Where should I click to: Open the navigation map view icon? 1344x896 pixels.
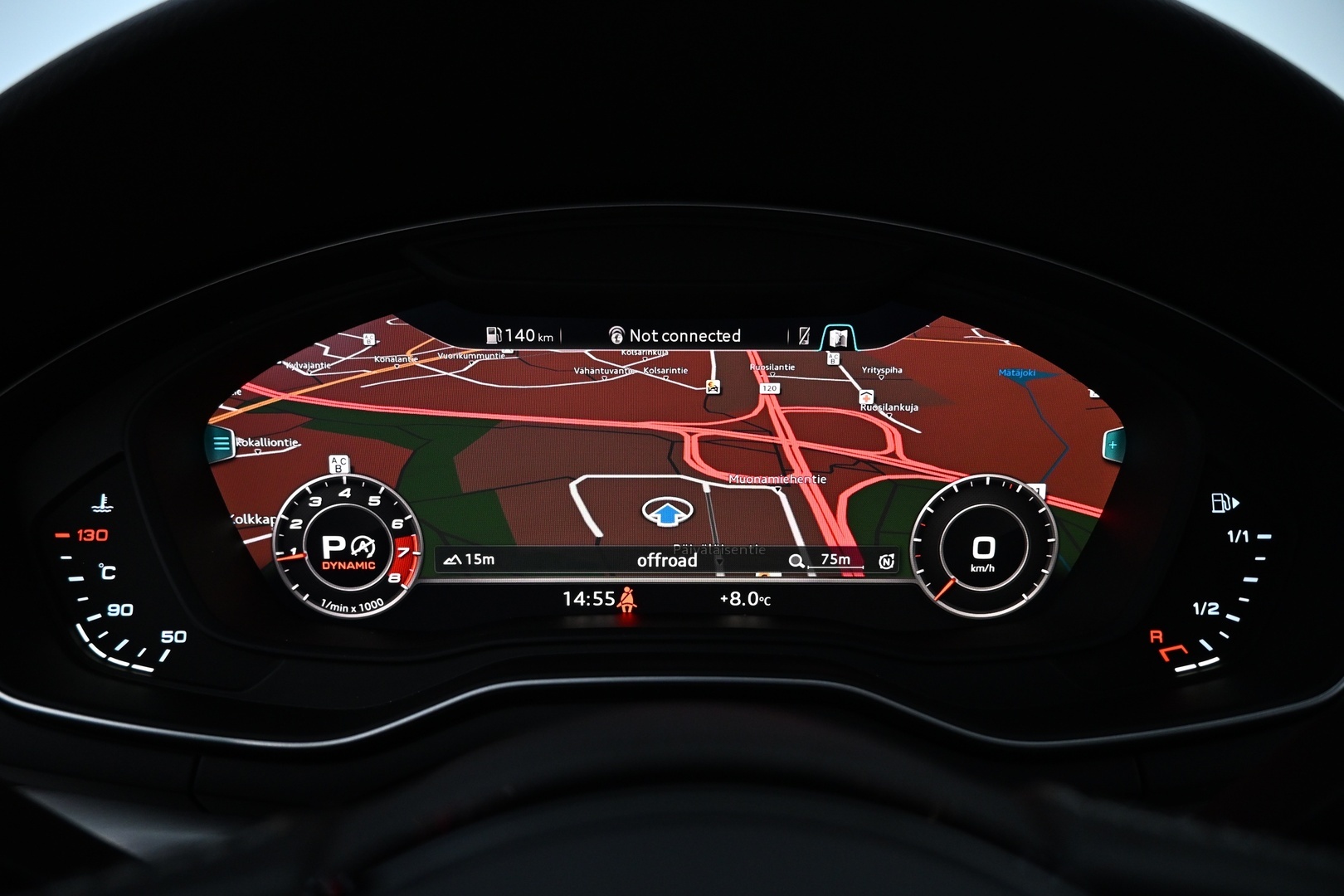(x=840, y=335)
